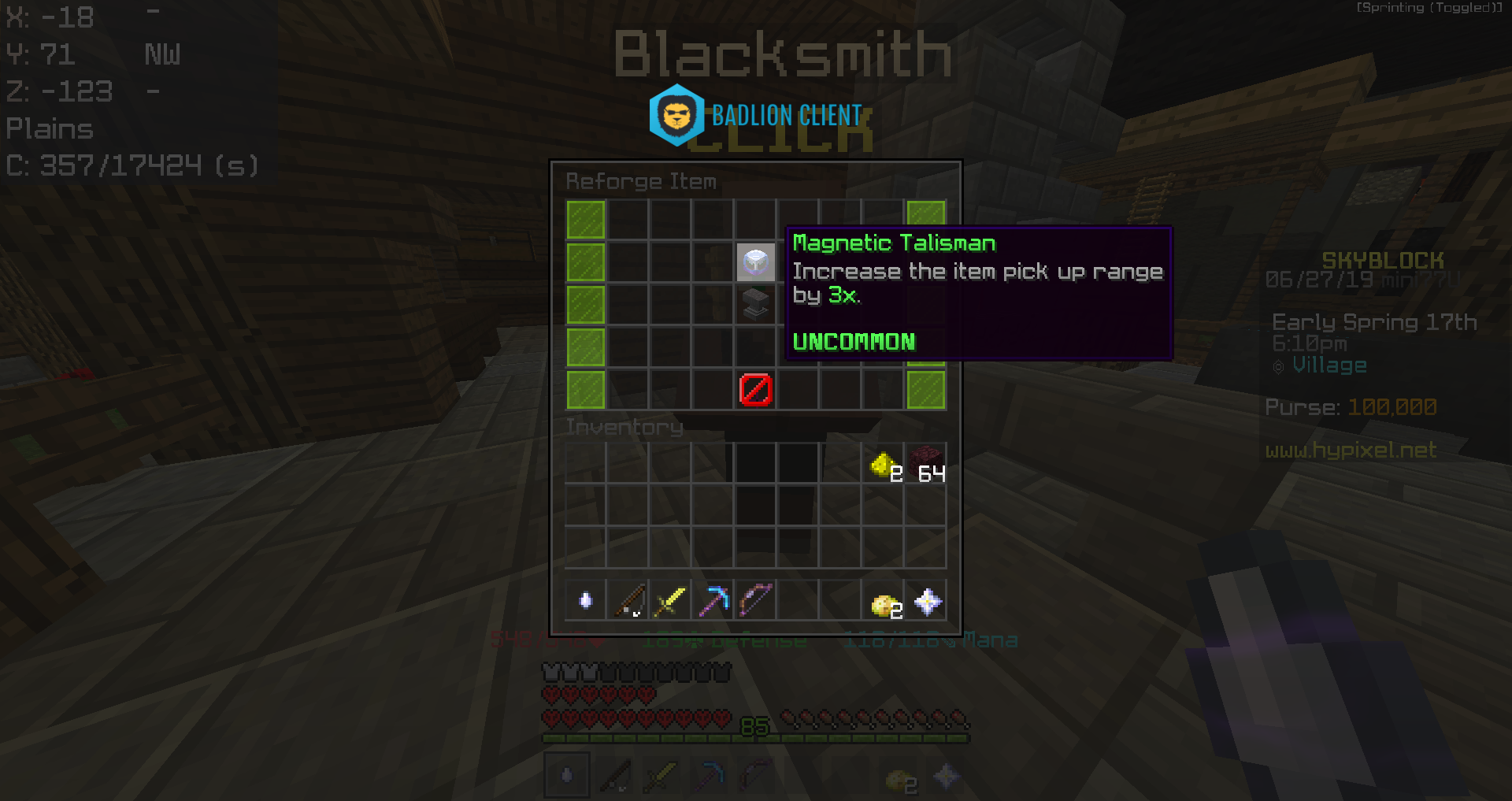The image size is (1512, 801).
Task: Click the green pane left of the barrier row
Action: point(585,389)
